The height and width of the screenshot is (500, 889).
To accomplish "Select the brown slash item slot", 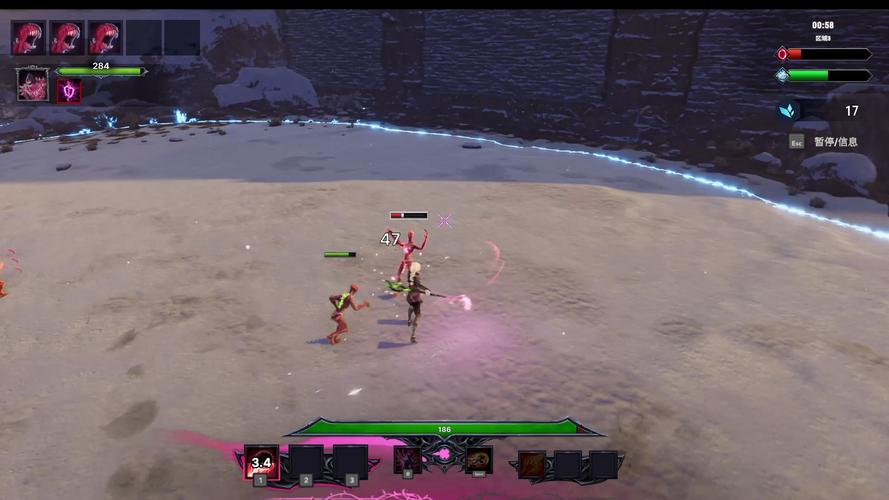I will pos(532,464).
